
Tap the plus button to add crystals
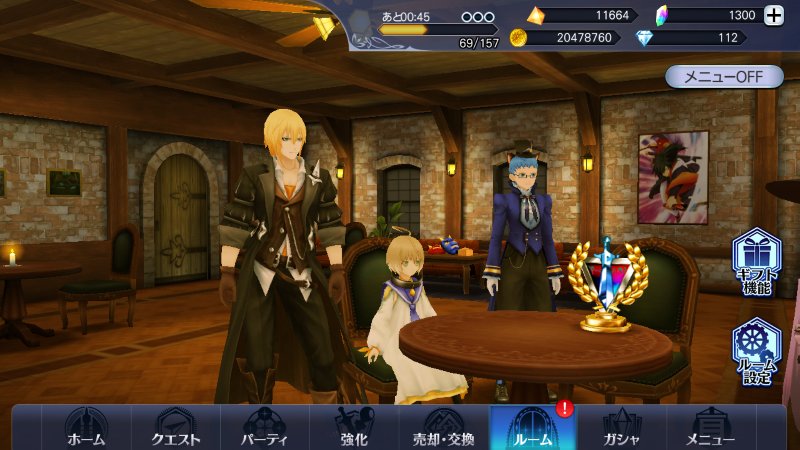pyautogui.click(x=773, y=15)
